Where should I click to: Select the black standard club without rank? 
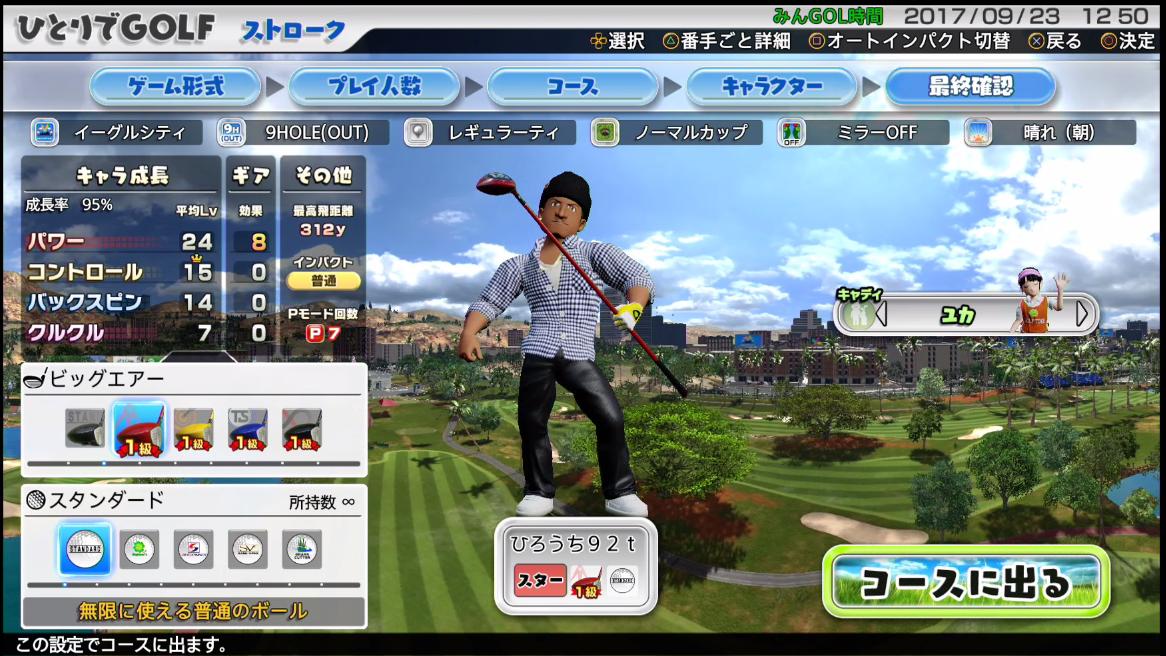coord(85,428)
